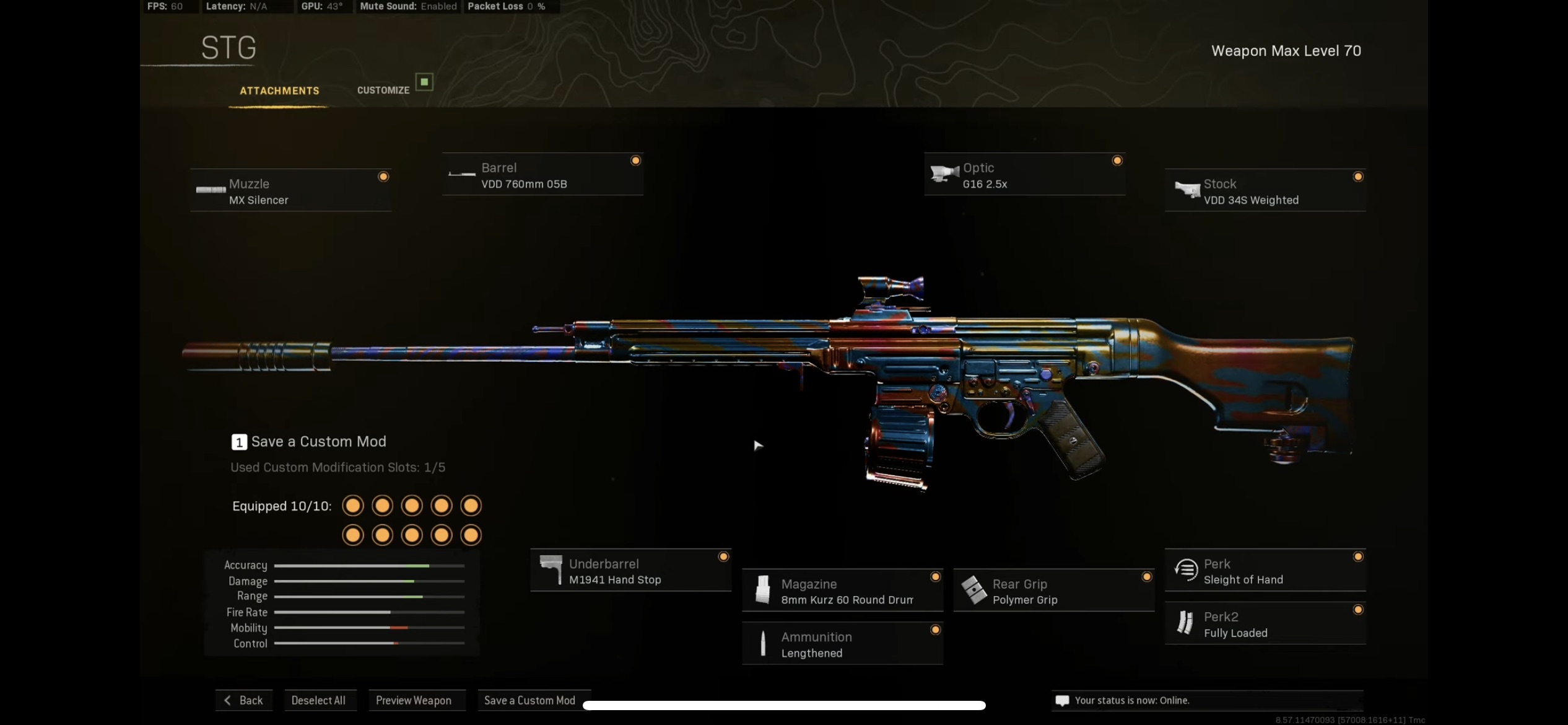This screenshot has width=1568, height=725.
Task: Choose the Optic G16 2.5x slot
Action: click(1024, 175)
